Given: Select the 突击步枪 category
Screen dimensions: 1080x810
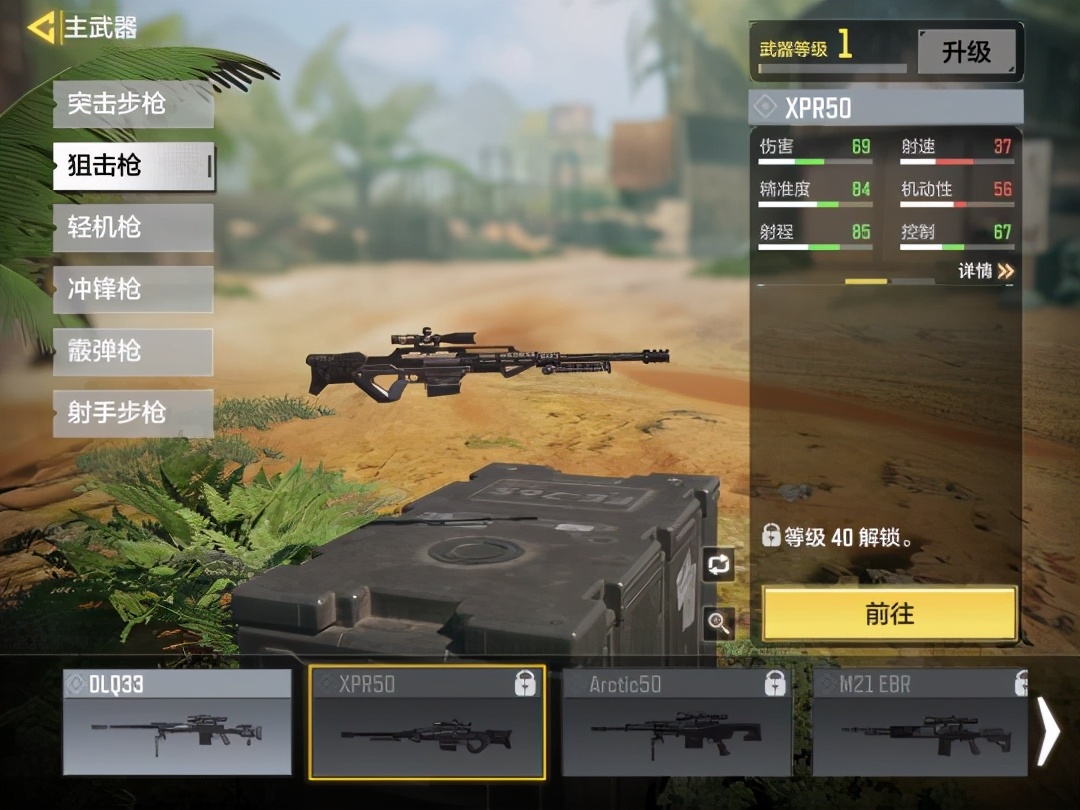Looking at the screenshot, I should tap(133, 104).
